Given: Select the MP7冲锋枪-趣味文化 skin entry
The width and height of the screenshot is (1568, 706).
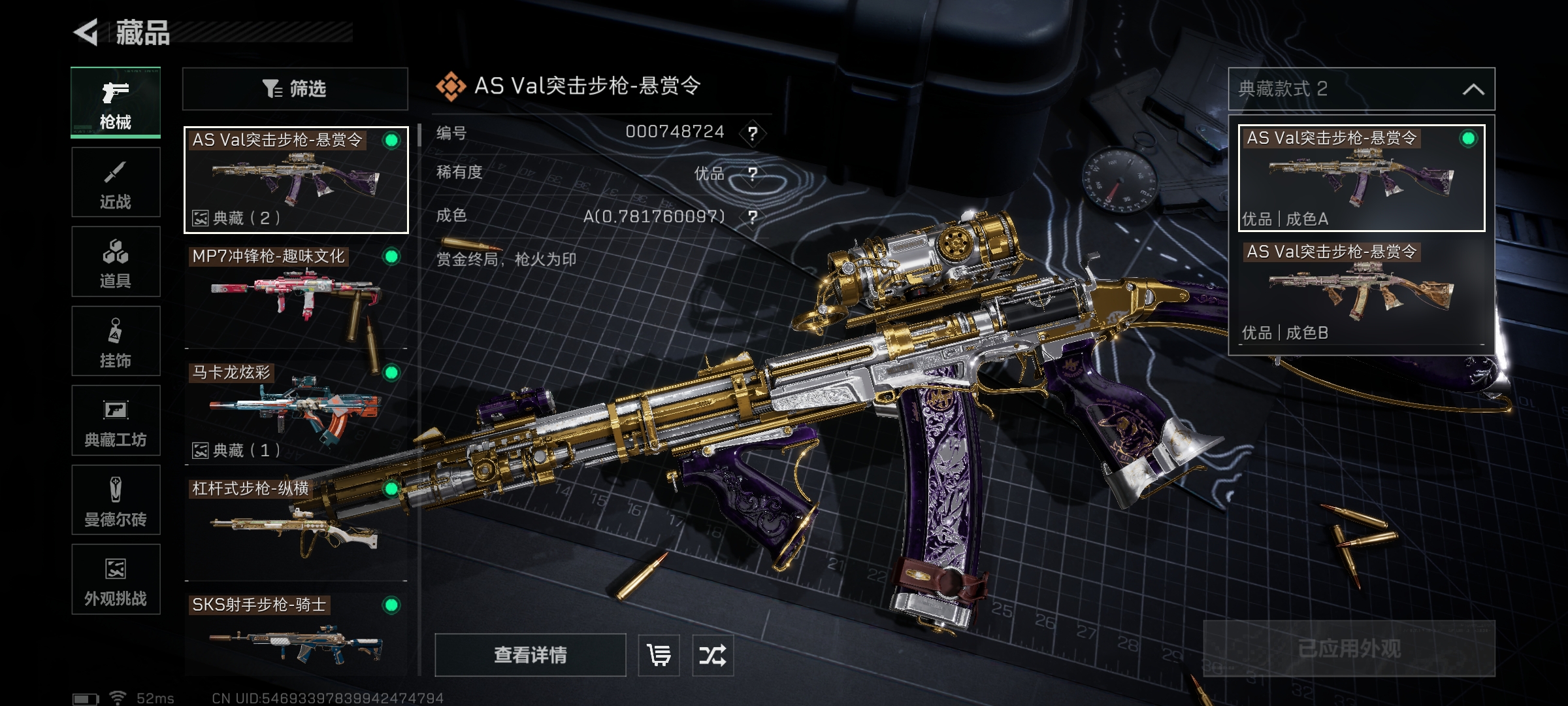Looking at the screenshot, I should pyautogui.click(x=295, y=297).
